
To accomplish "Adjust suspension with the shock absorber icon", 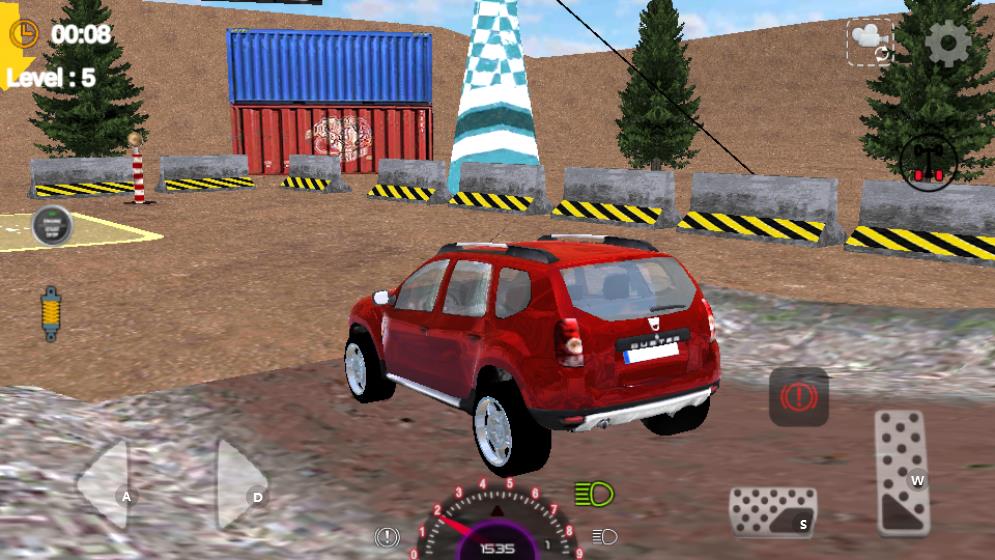I will coord(50,314).
